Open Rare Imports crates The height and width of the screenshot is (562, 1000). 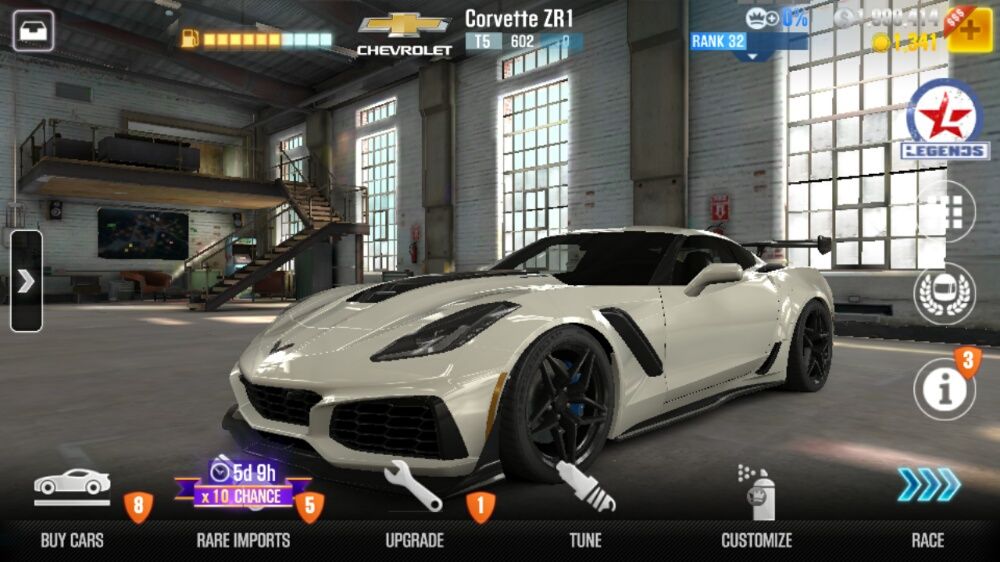click(x=243, y=505)
